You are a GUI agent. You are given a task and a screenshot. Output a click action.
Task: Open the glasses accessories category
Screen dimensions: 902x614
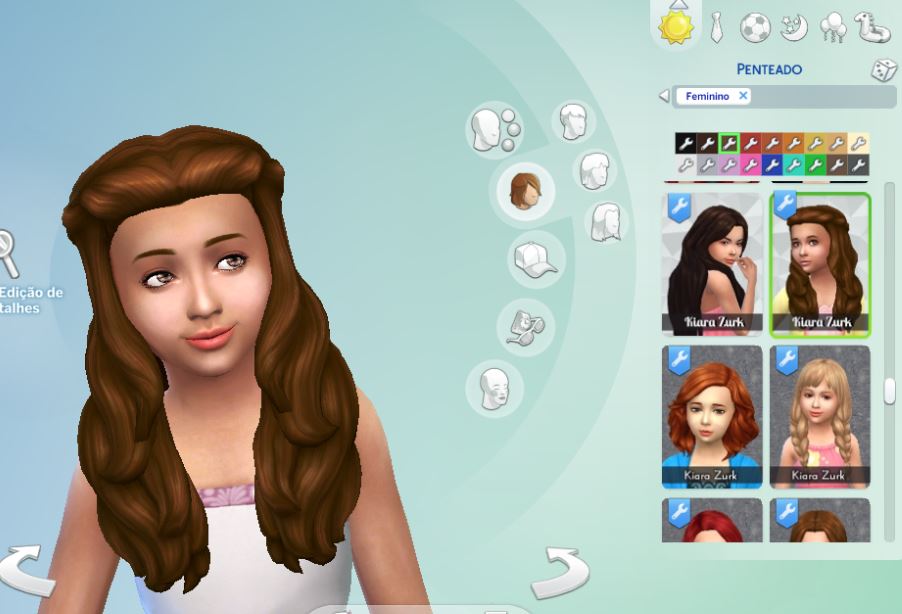click(524, 326)
